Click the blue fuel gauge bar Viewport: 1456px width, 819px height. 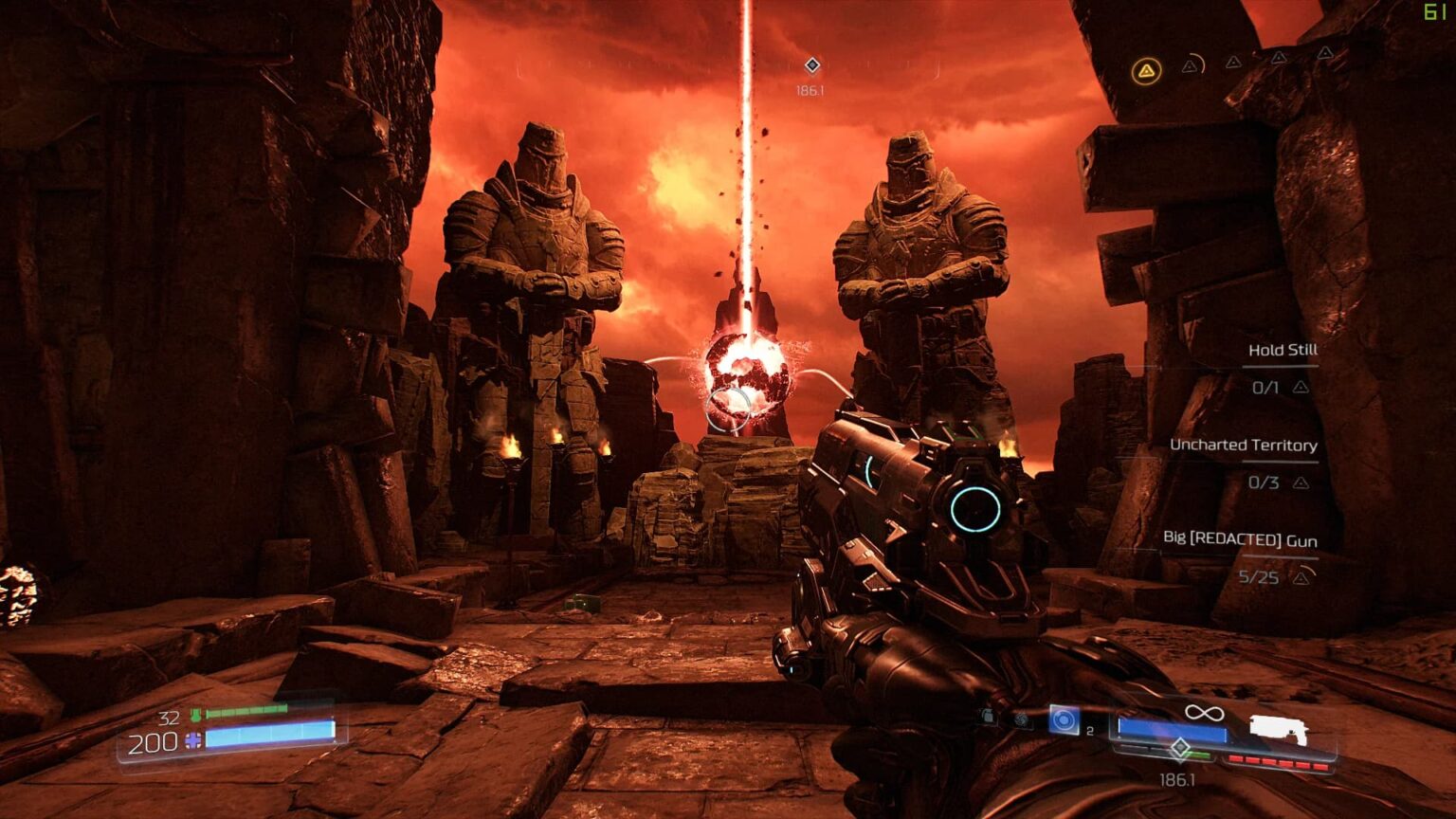[1172, 731]
